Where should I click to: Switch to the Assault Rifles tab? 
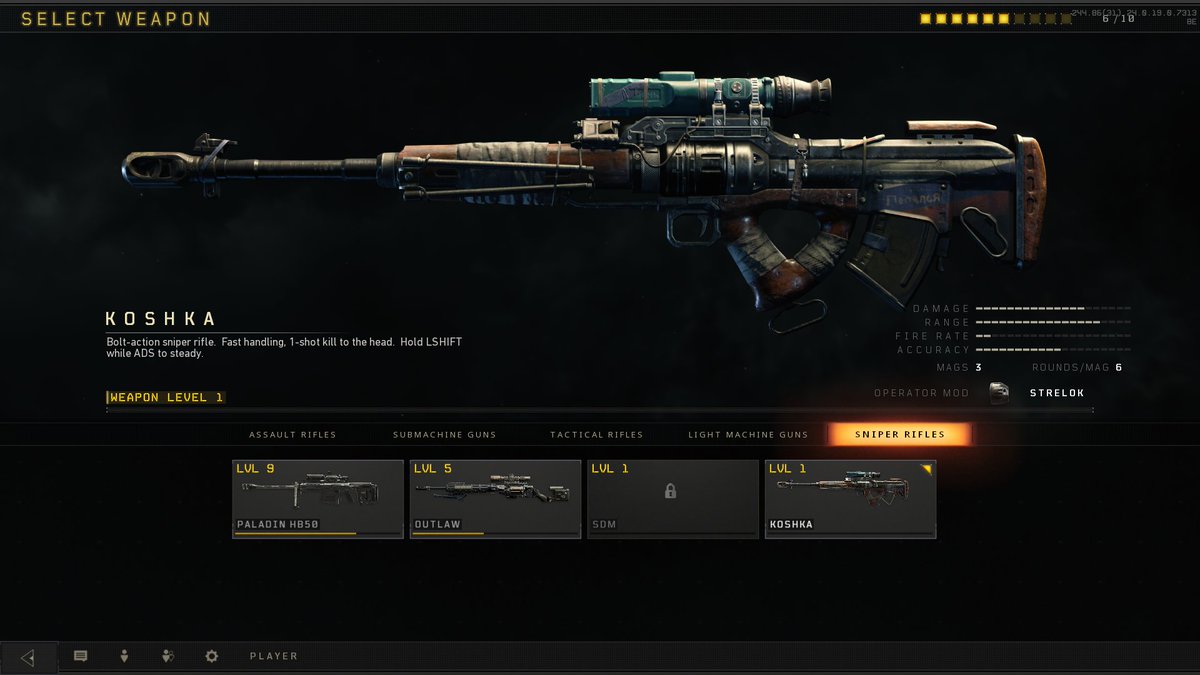coord(292,435)
